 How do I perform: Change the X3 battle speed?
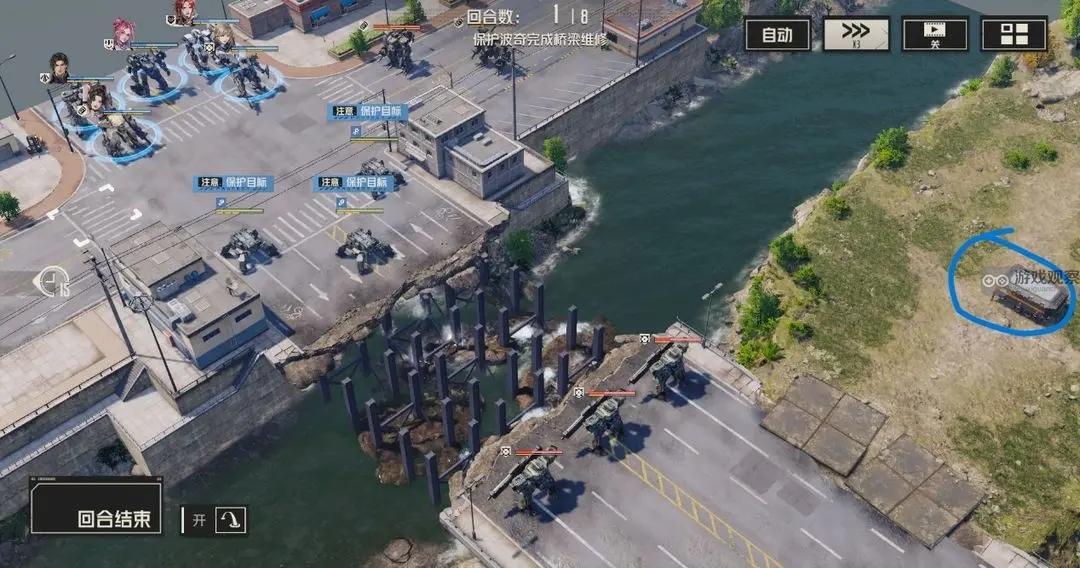point(855,34)
